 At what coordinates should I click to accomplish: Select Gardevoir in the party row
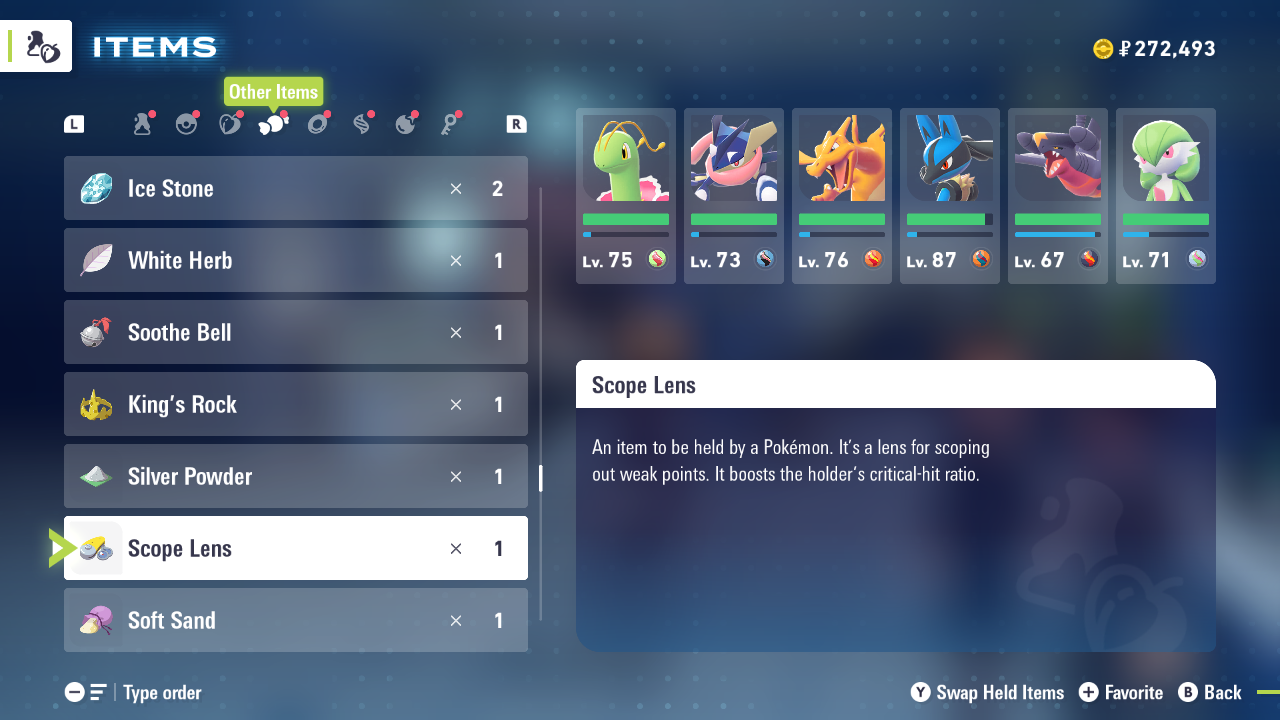point(1166,196)
